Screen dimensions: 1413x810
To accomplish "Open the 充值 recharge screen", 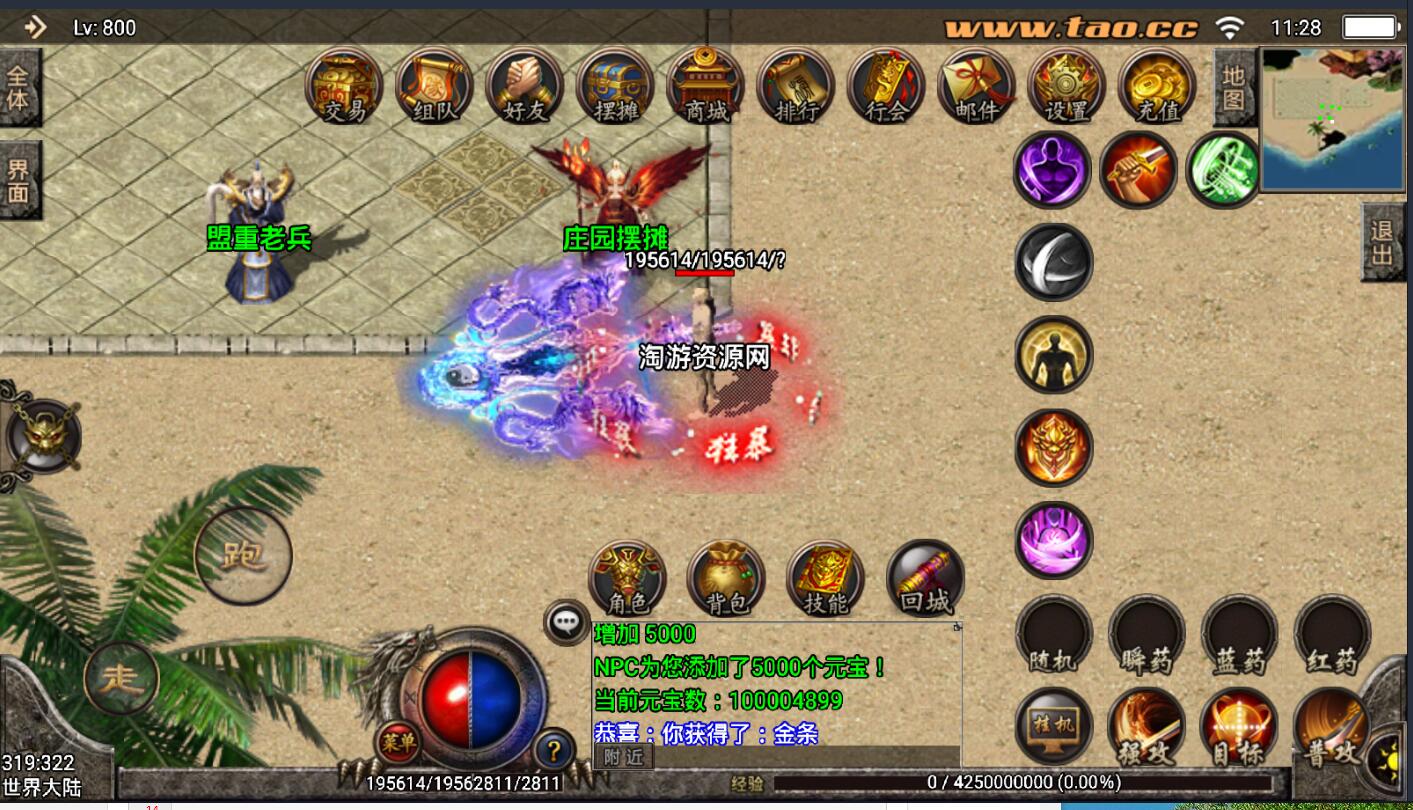I will tap(1157, 86).
